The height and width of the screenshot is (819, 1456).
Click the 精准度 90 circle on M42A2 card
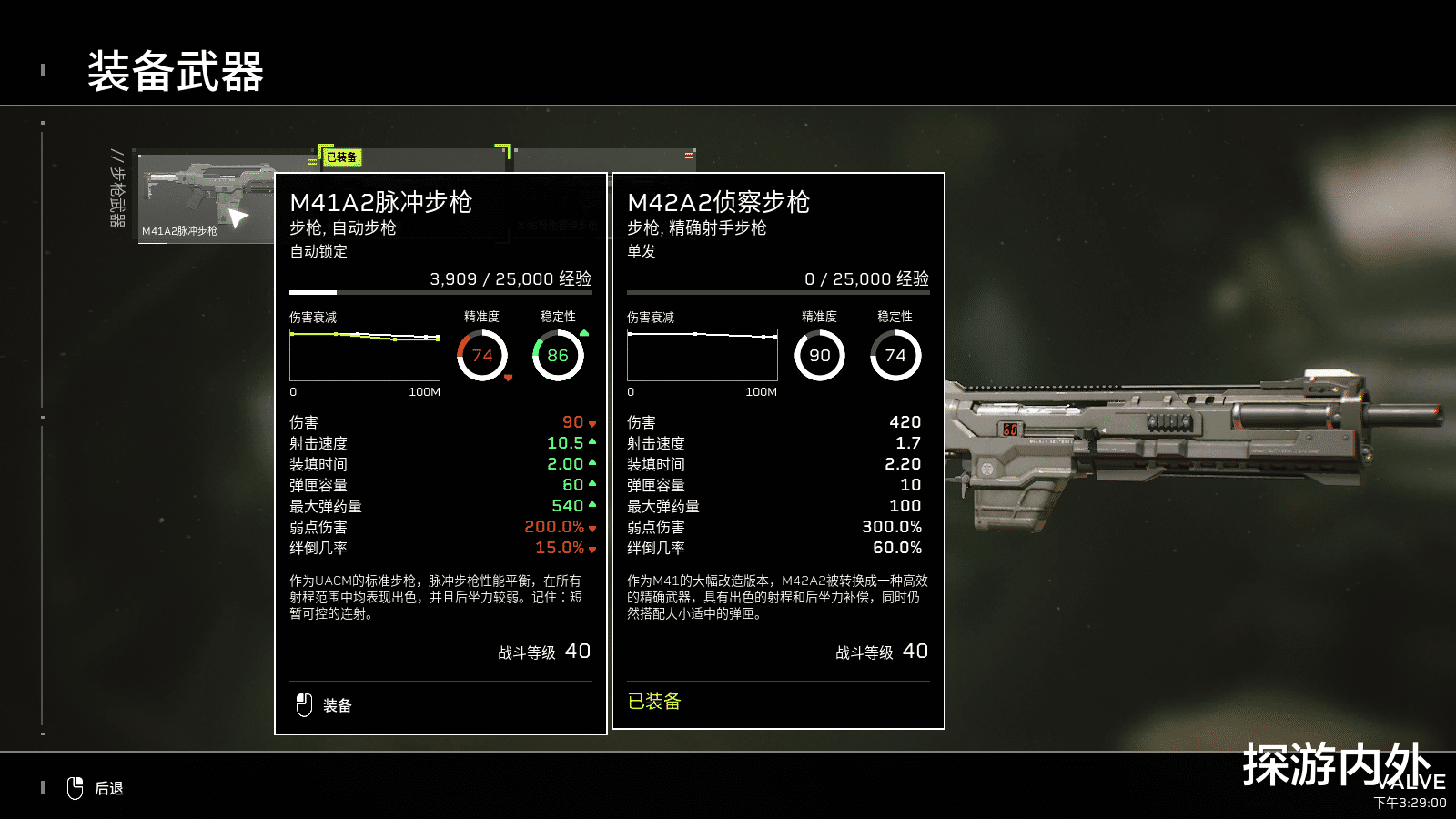click(x=820, y=356)
